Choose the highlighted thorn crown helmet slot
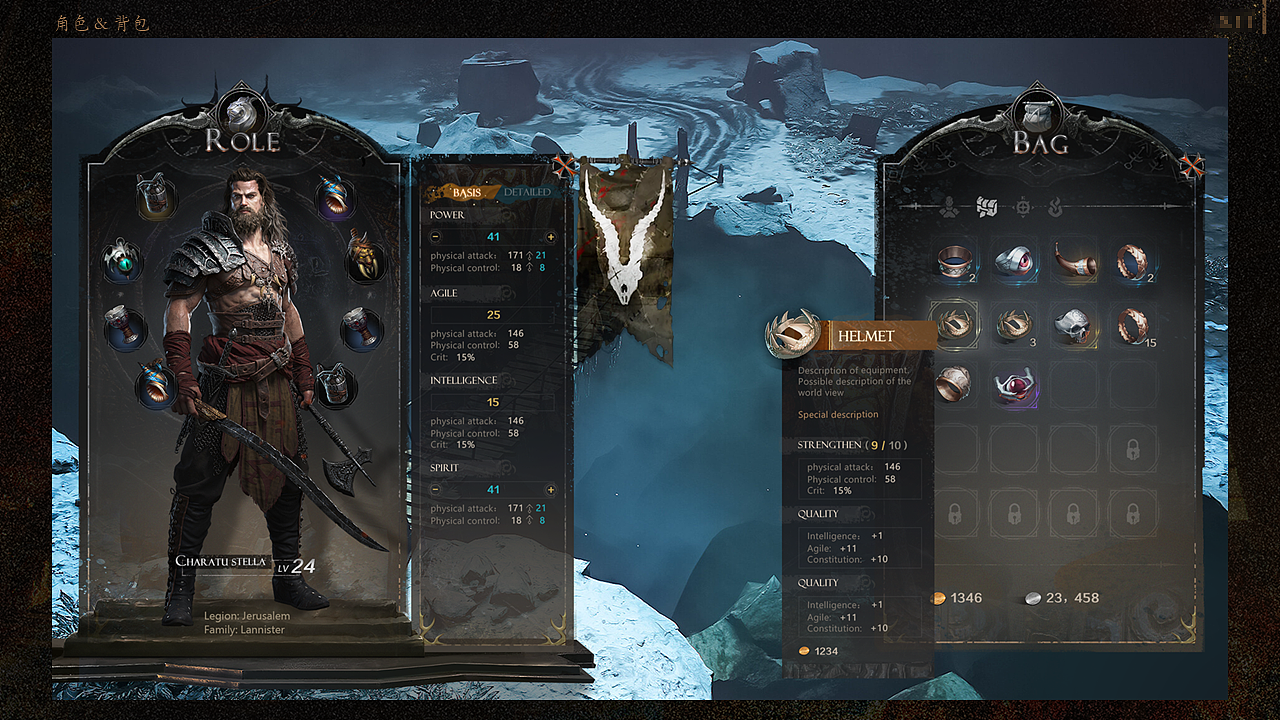 [954, 324]
